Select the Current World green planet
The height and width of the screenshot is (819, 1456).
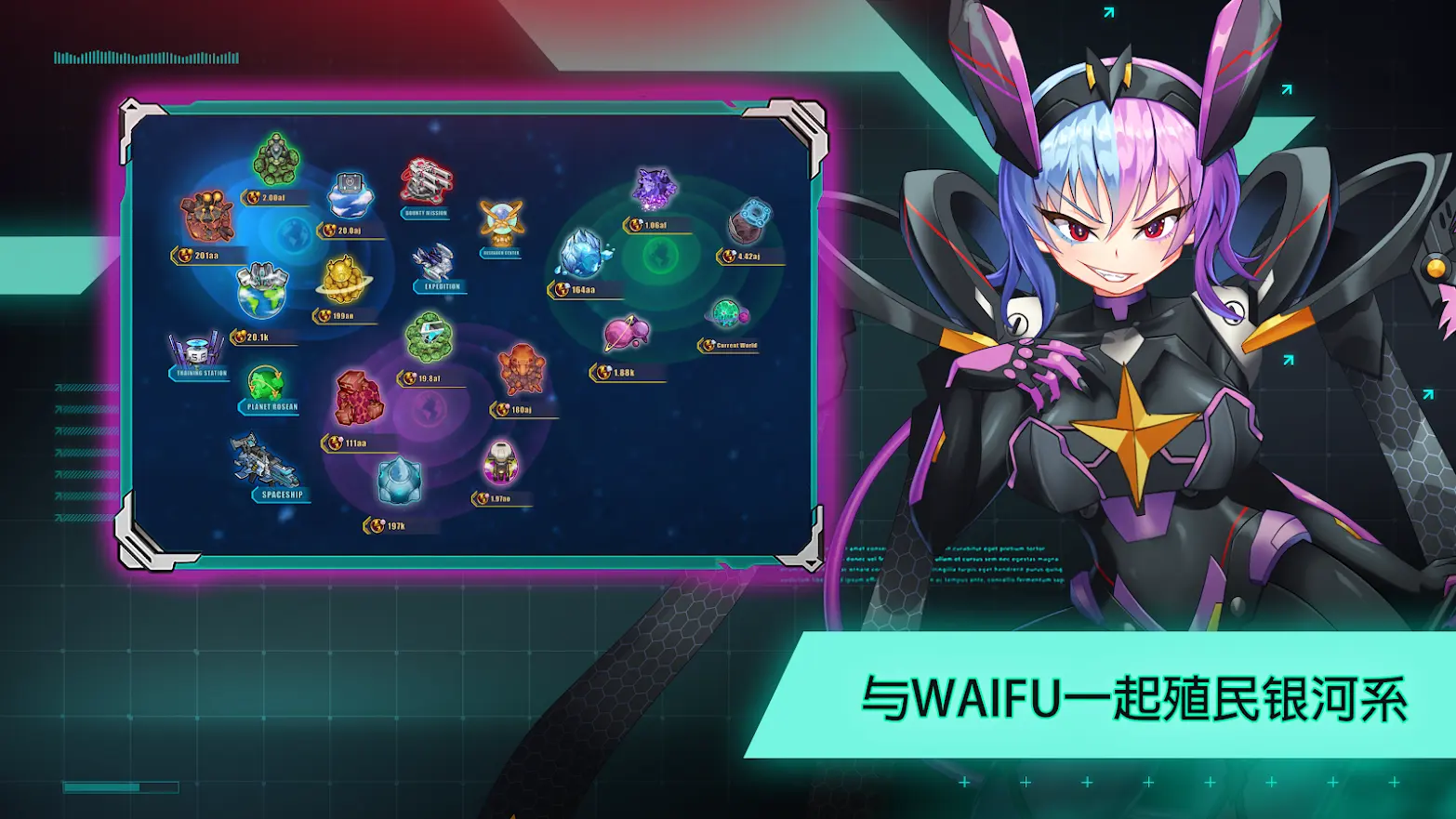click(727, 314)
